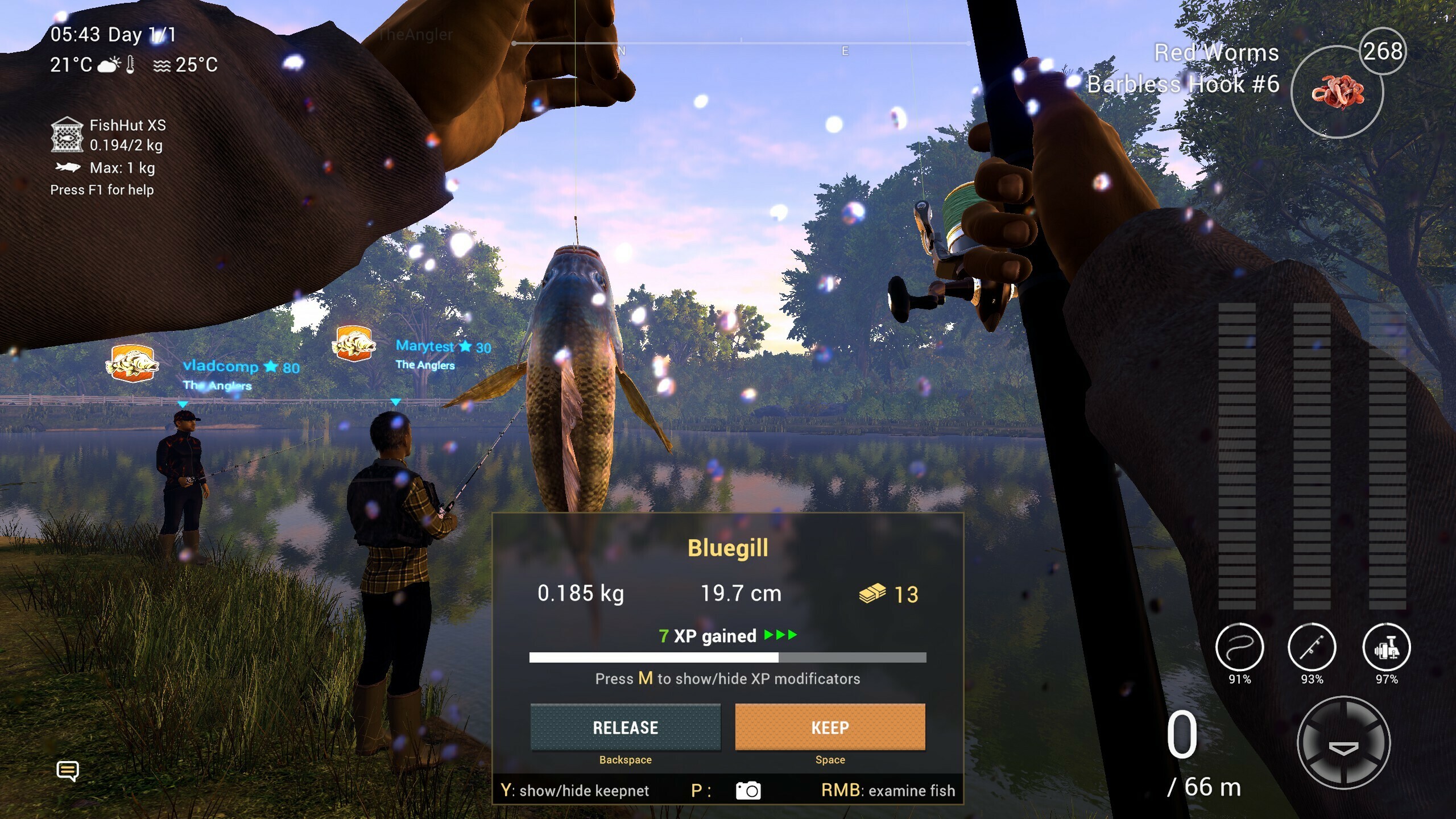Image resolution: width=1456 pixels, height=819 pixels.
Task: Release the caught Bluegill
Action: pos(625,727)
